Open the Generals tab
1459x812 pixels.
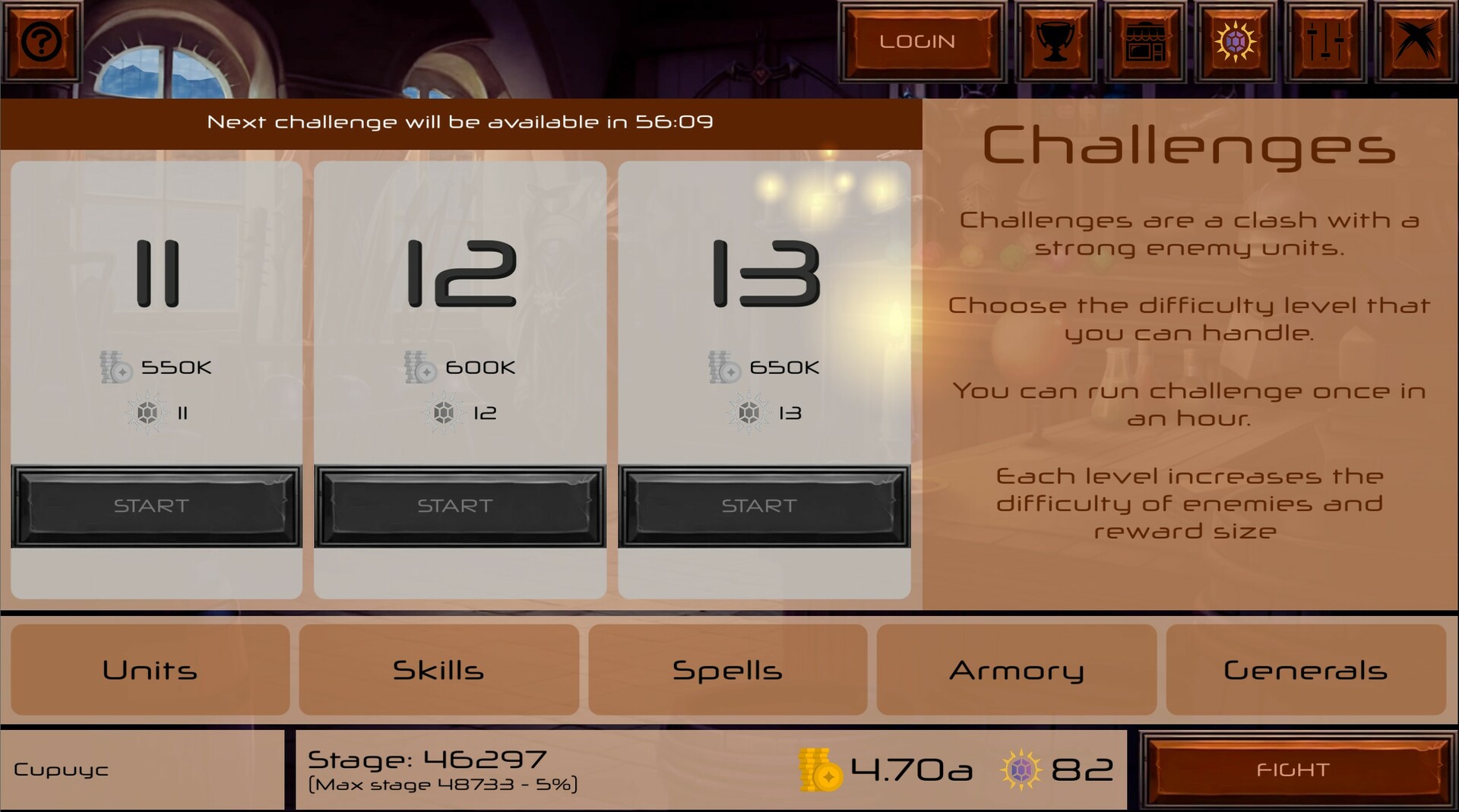(1306, 670)
